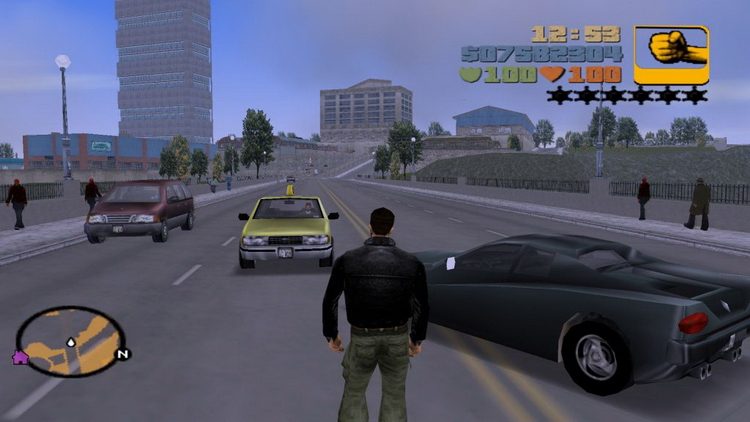Click the north N indicator on the radar
The image size is (750, 422).
point(122,353)
